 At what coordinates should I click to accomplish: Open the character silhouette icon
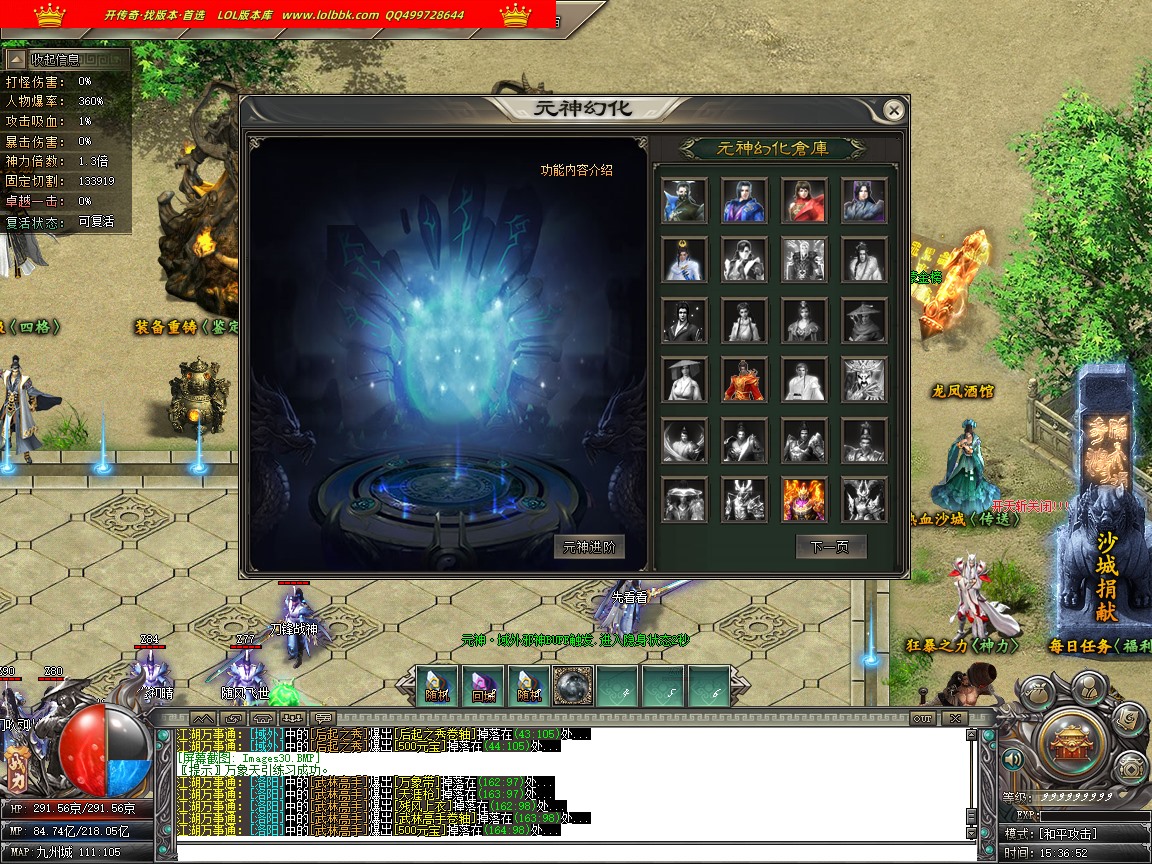pos(1087,687)
